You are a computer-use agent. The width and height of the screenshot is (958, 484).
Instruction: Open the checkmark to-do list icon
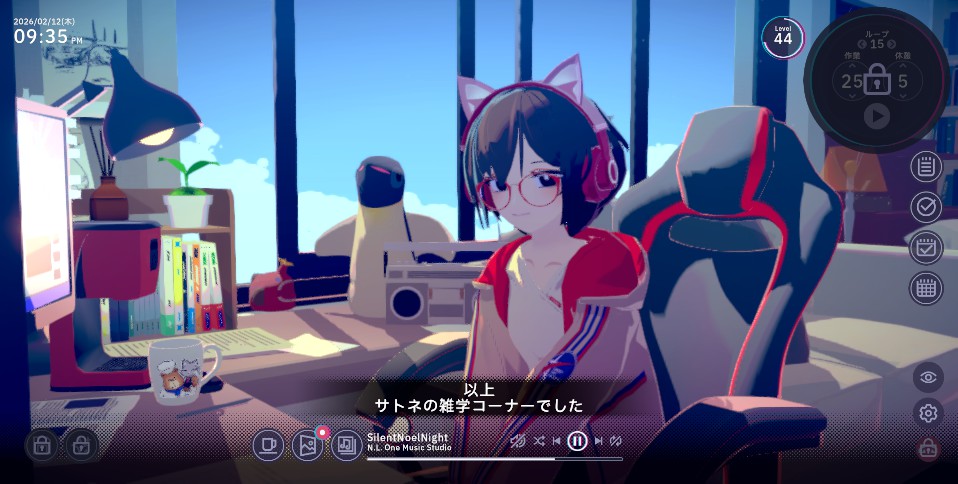926,207
